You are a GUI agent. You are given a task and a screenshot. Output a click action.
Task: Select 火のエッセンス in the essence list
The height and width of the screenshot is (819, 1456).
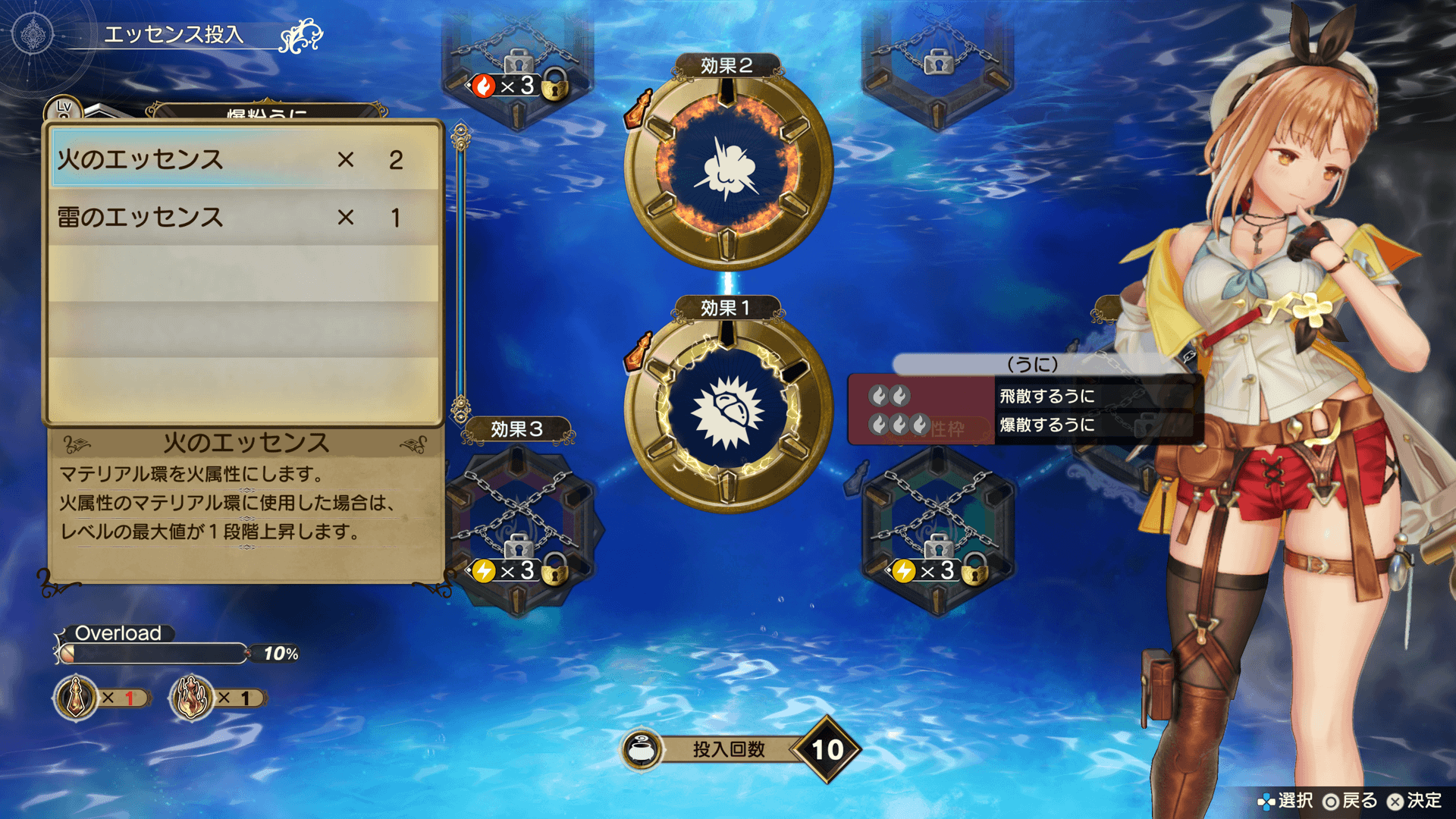[x=243, y=159]
